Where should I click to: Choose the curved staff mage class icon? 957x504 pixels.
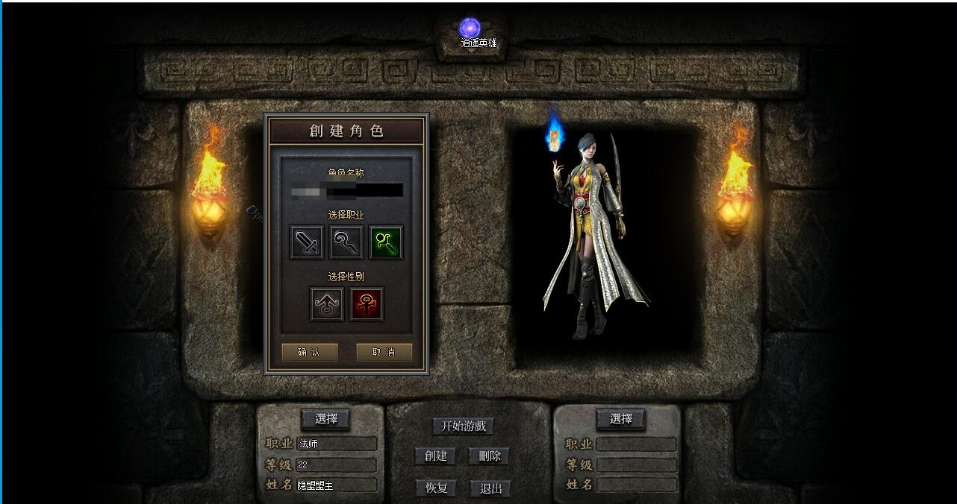(346, 242)
